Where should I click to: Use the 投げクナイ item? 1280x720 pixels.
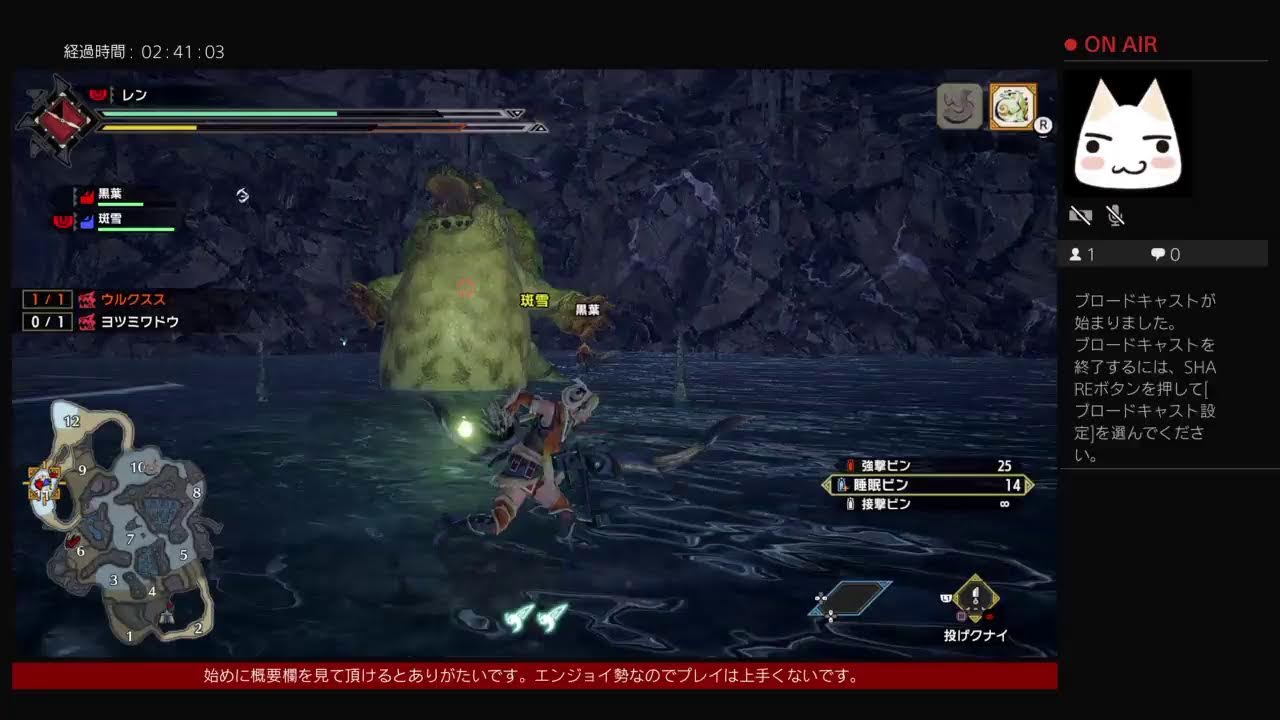tap(975, 600)
